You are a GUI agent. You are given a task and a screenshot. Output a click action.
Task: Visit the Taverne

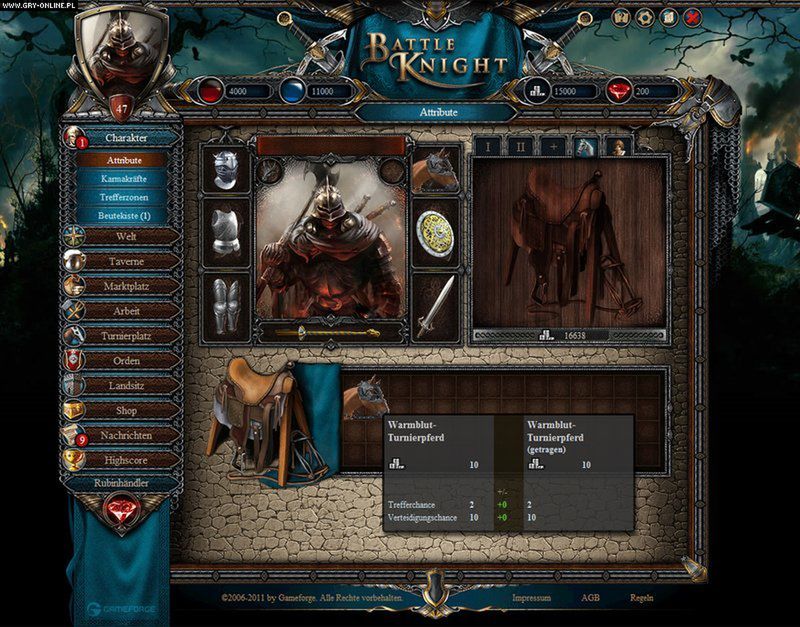pos(126,260)
